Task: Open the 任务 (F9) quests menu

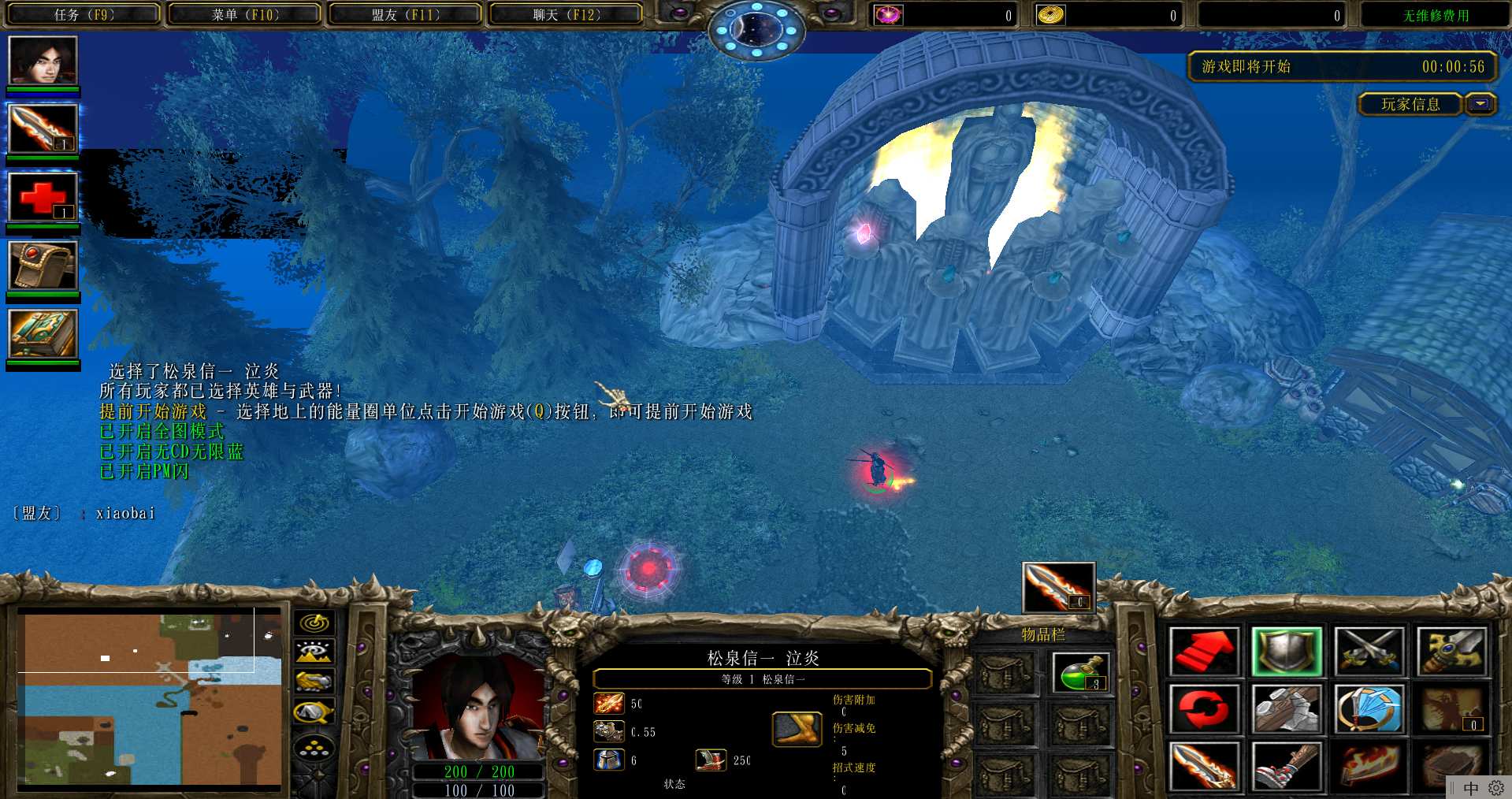Action: point(84,15)
